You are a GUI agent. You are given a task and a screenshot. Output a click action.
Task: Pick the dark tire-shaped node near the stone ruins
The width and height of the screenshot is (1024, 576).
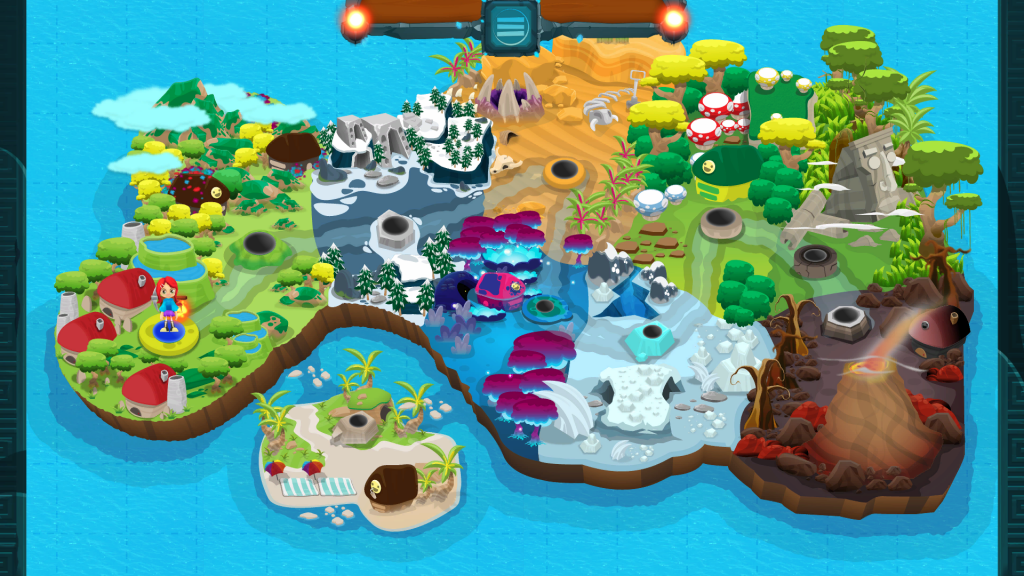click(x=816, y=261)
